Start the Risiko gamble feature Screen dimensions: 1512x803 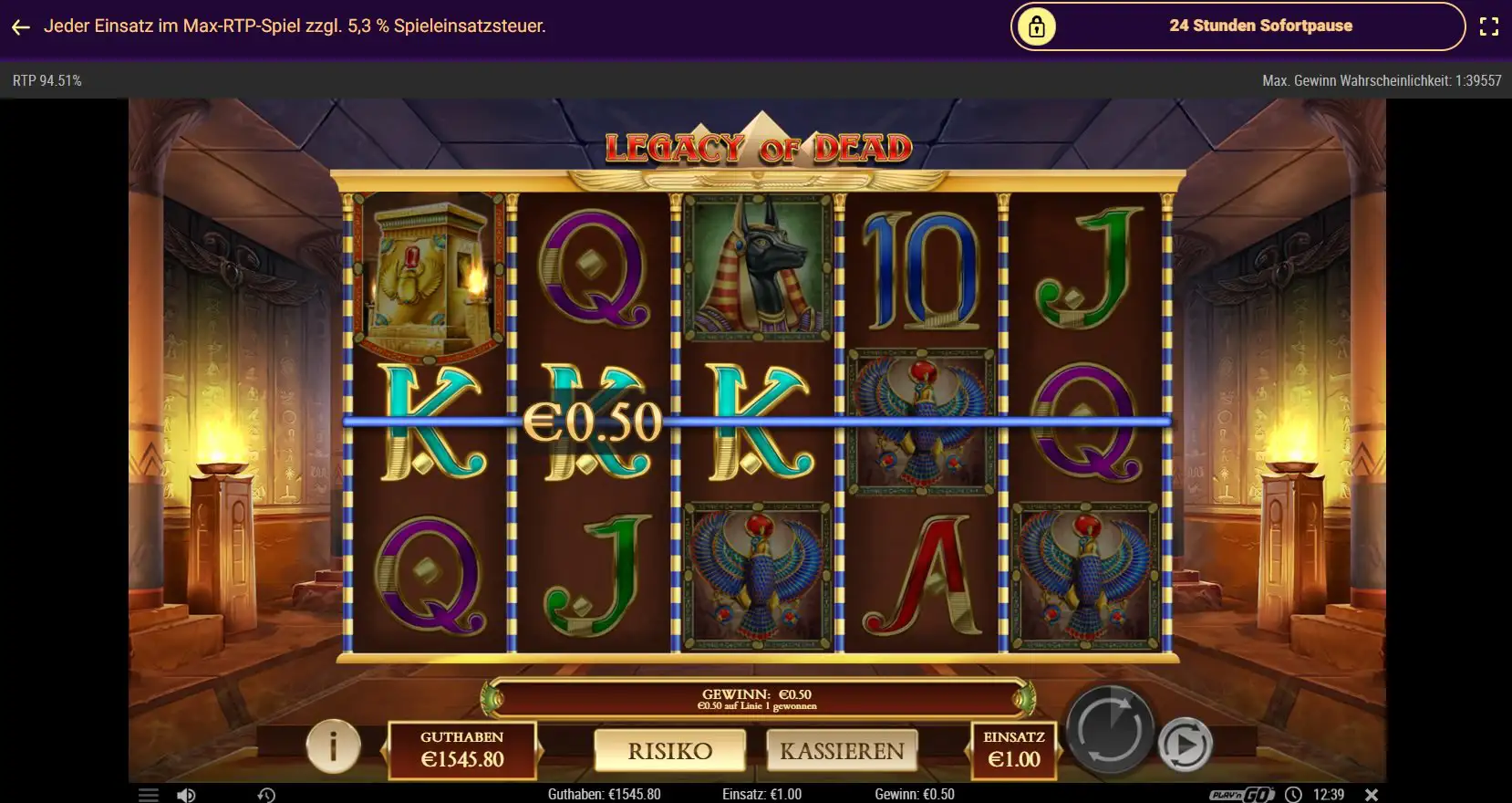[x=671, y=750]
